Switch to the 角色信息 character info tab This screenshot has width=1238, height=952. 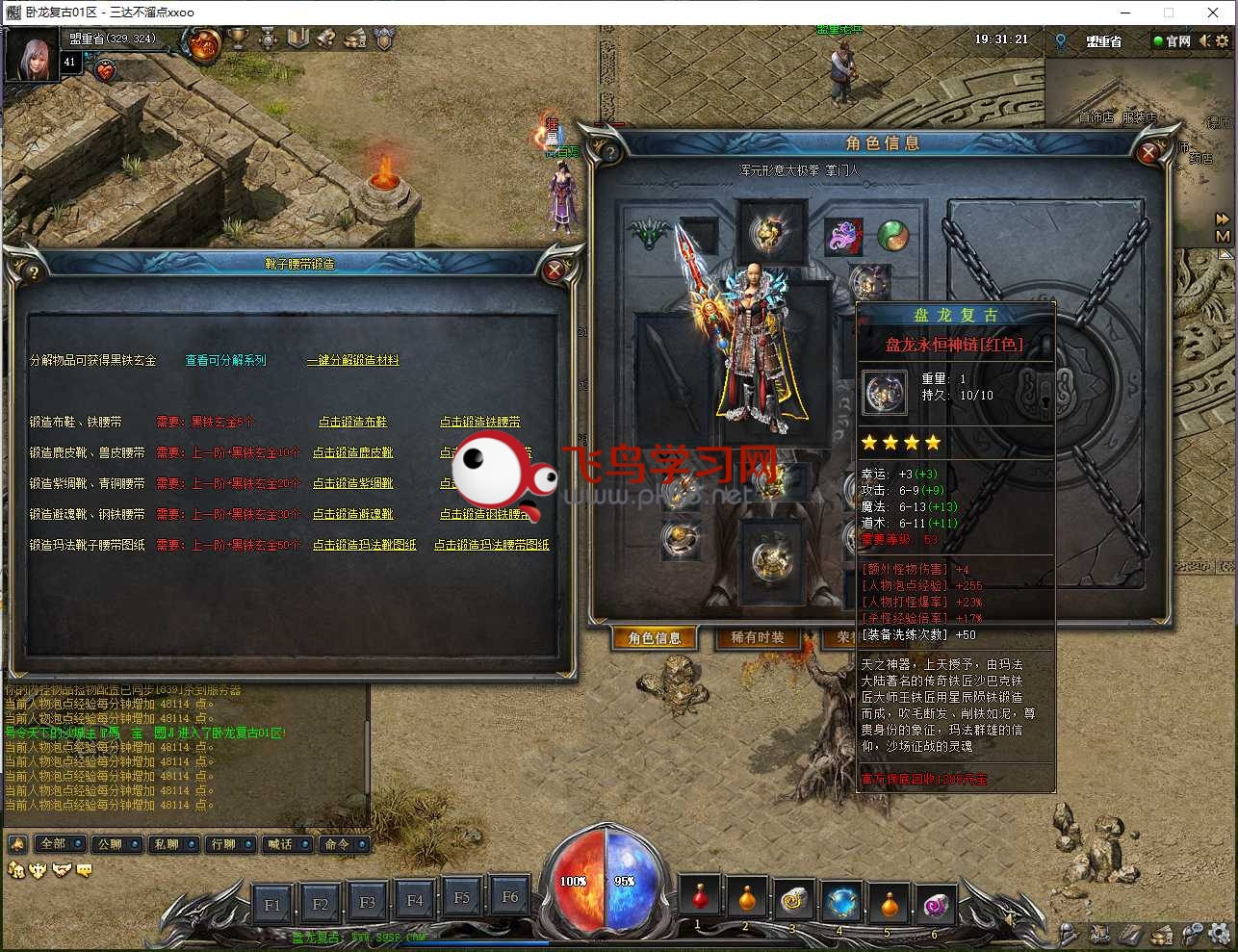655,638
